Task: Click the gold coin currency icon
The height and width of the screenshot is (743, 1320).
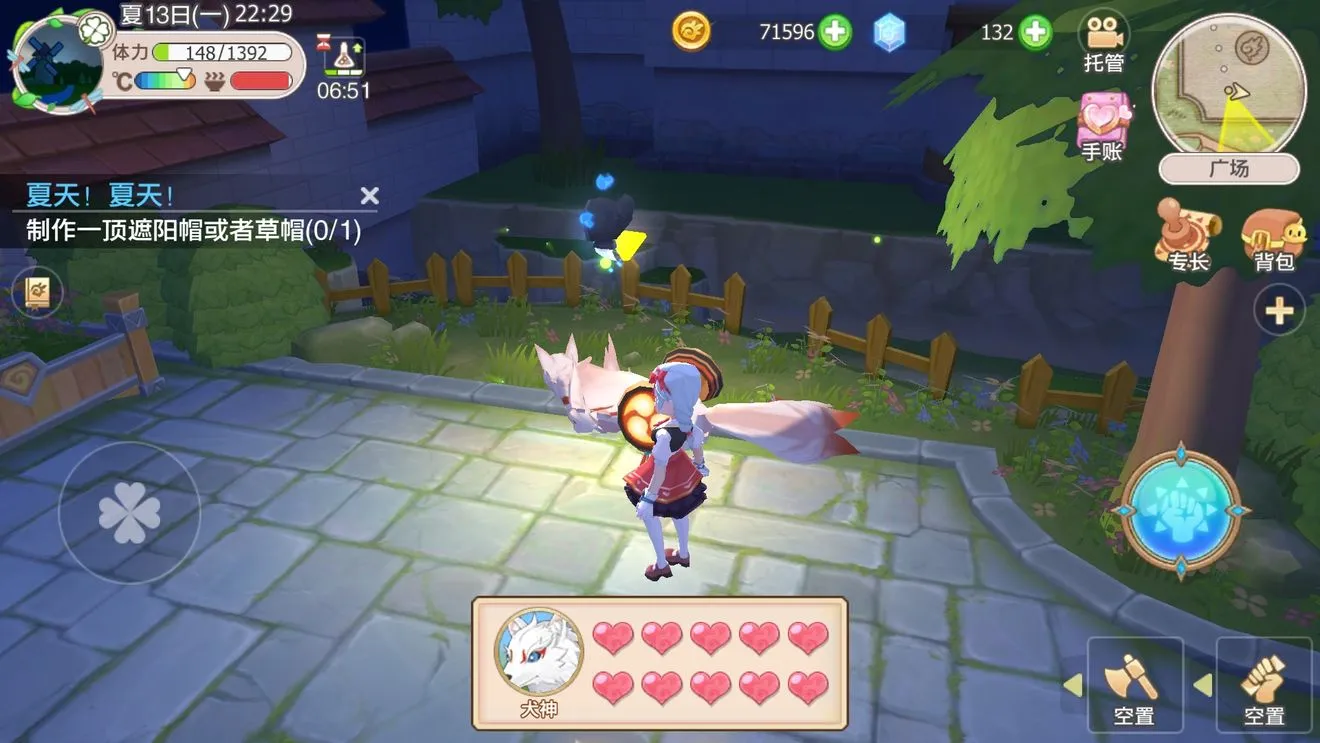Action: (x=691, y=32)
